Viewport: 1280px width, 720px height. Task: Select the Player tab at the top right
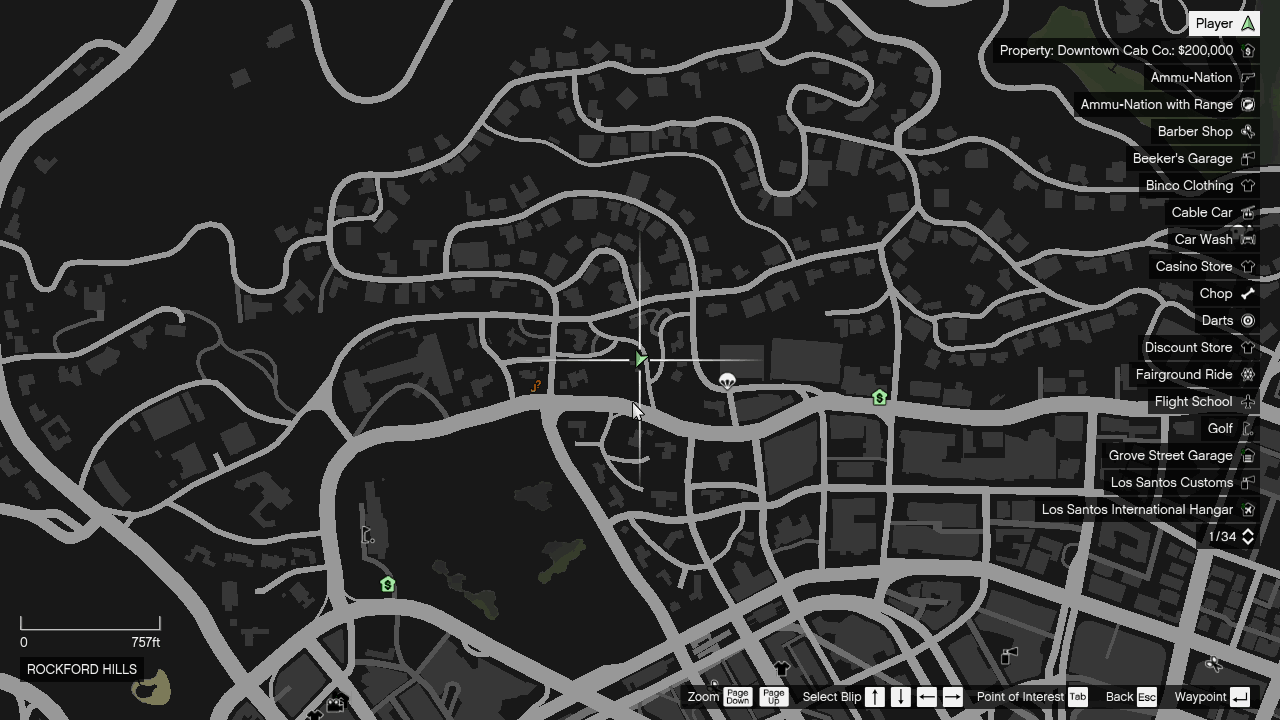coord(1222,23)
